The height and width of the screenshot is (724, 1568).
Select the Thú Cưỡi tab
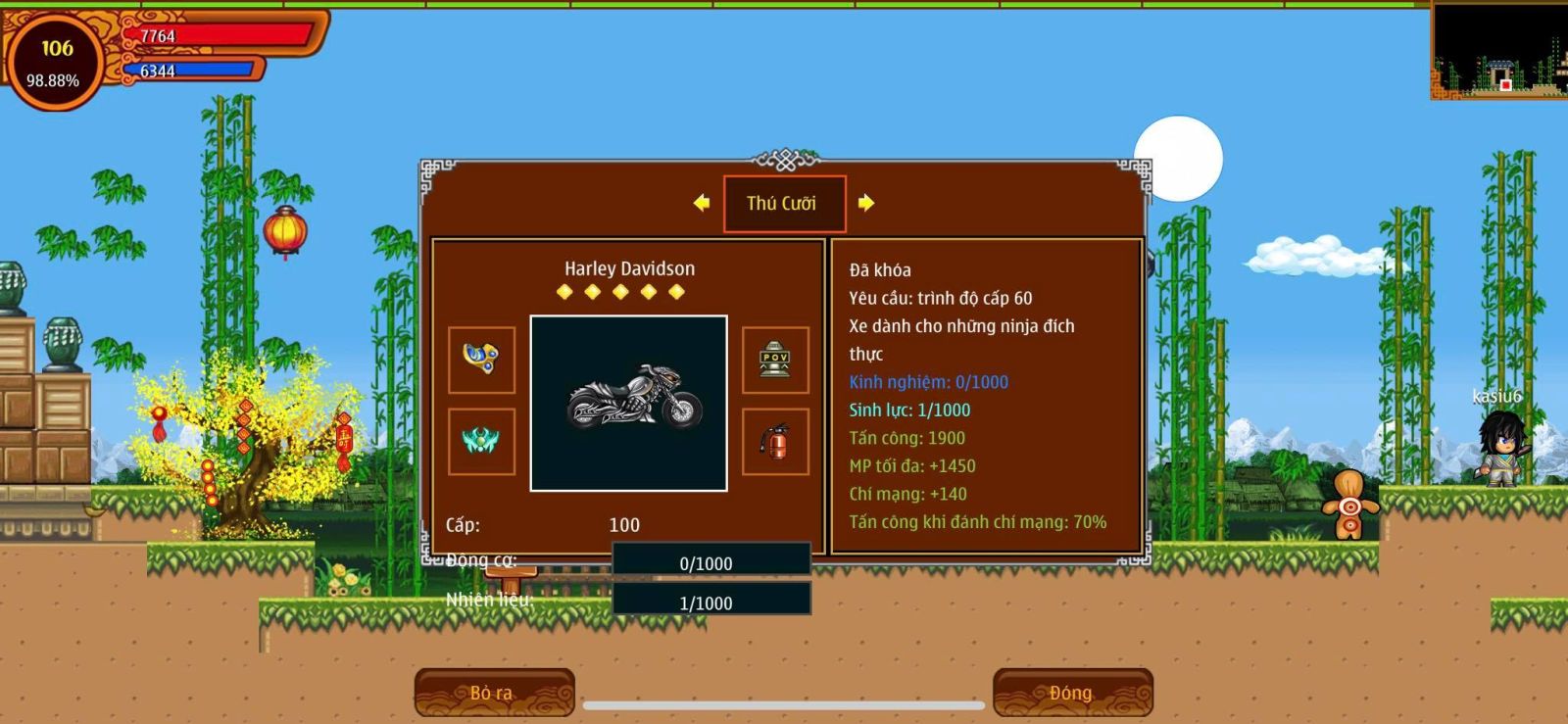pyautogui.click(x=783, y=204)
